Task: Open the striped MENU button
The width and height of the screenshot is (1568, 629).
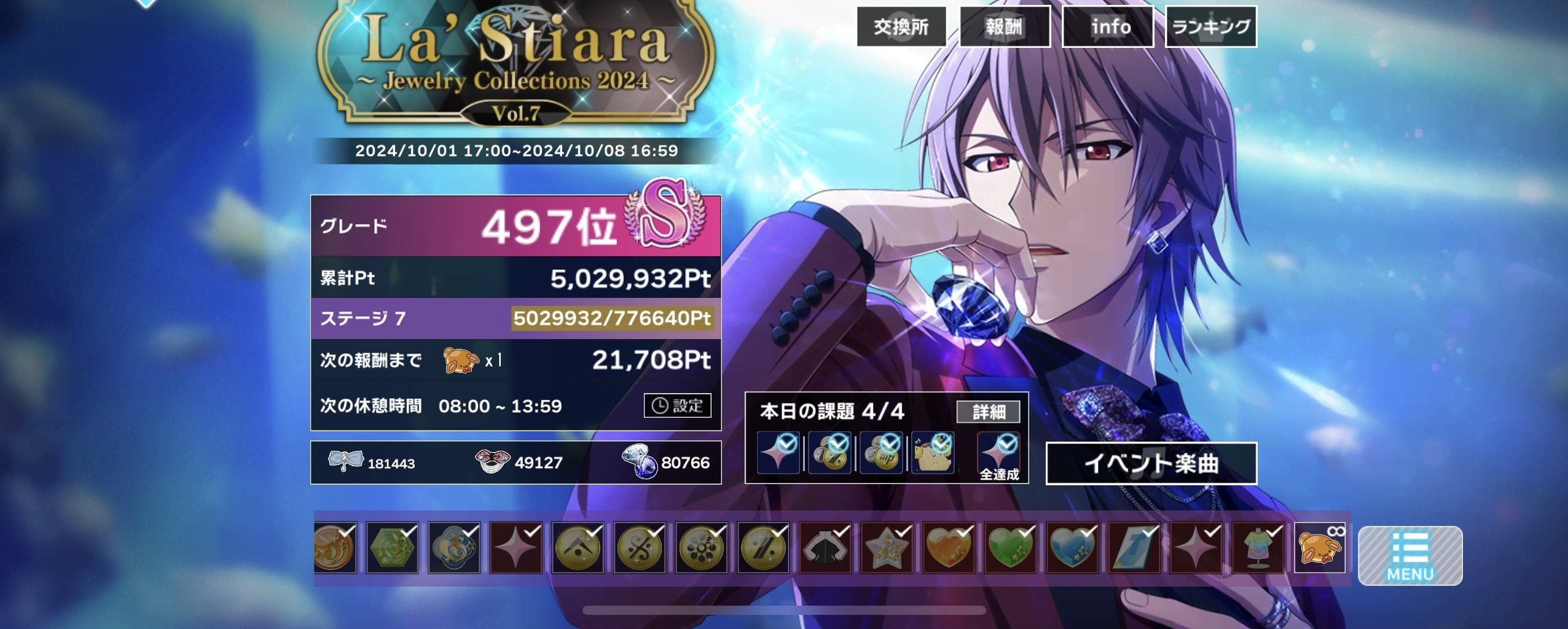Action: [x=1409, y=555]
